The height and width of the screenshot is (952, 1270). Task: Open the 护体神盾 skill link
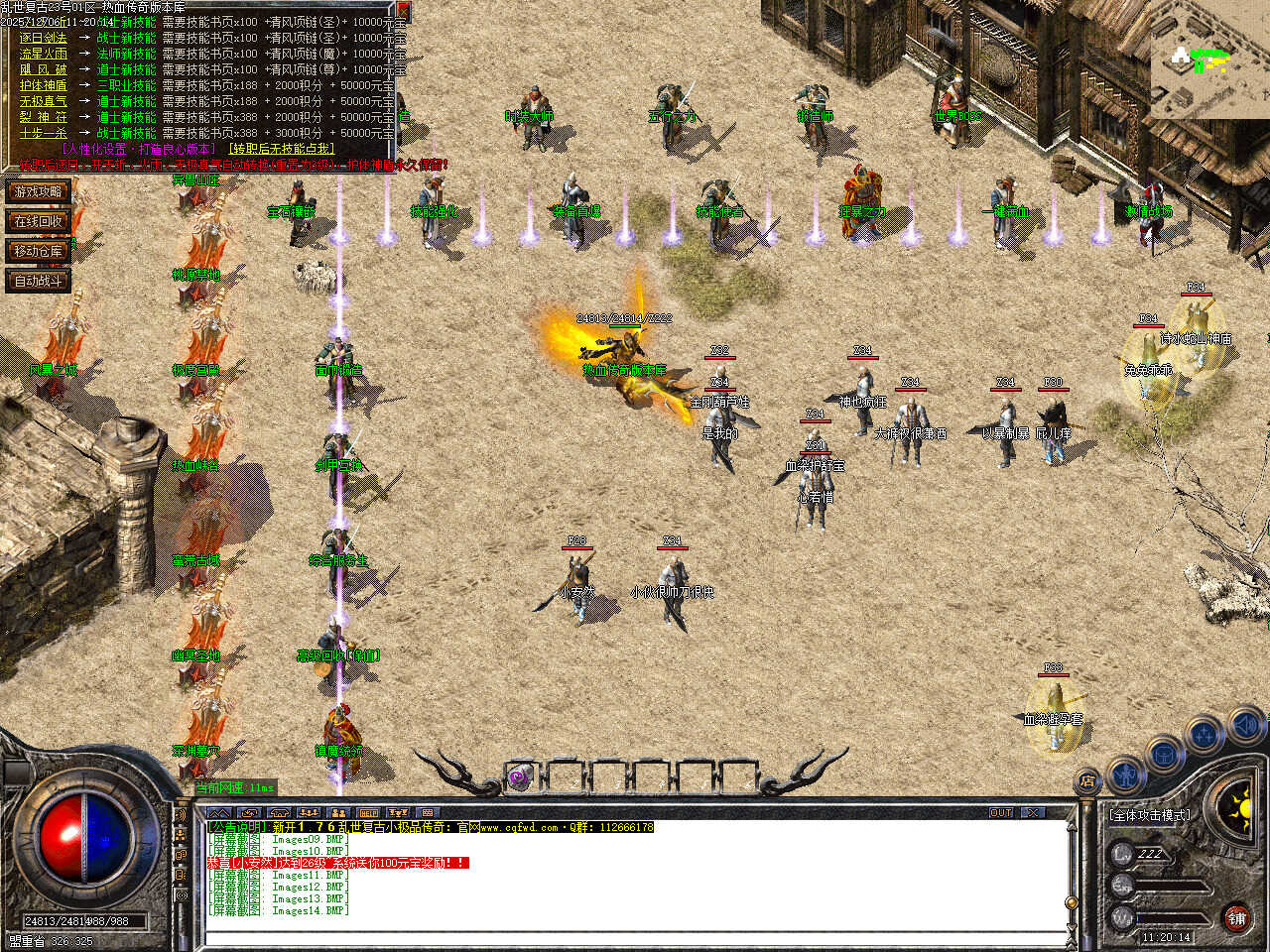tap(44, 85)
